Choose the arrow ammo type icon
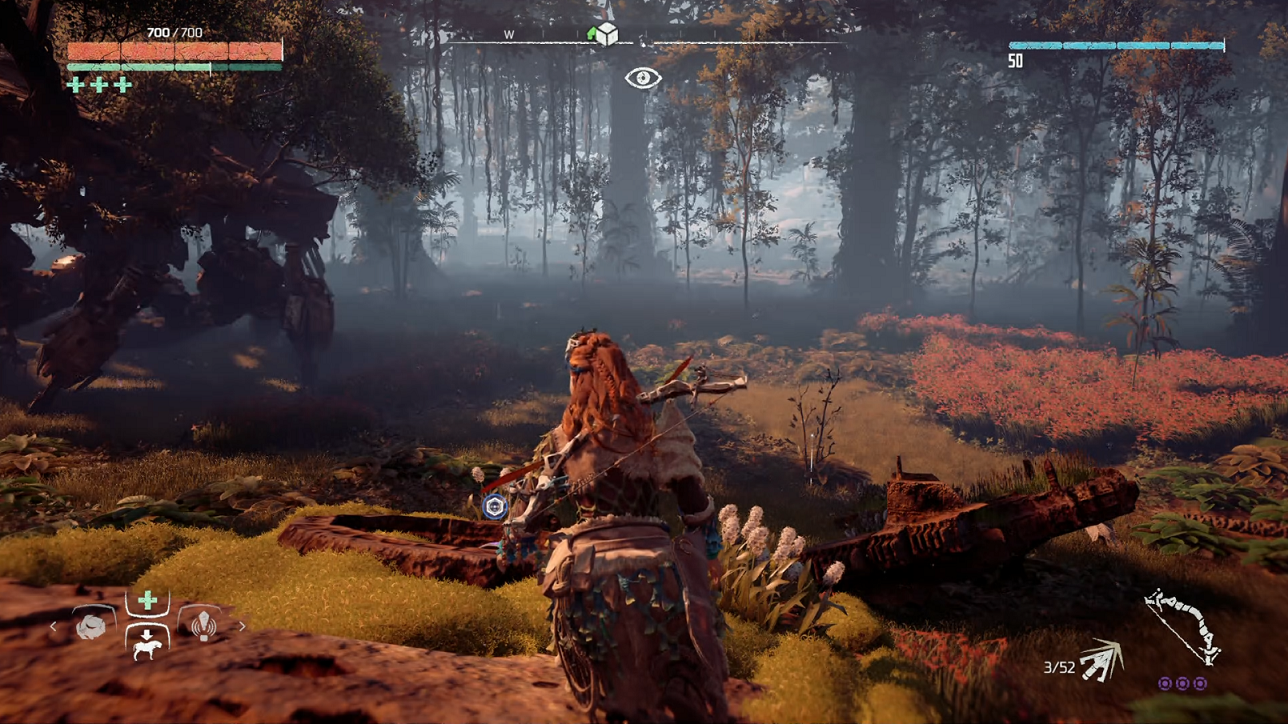1288x724 pixels. point(1100,660)
